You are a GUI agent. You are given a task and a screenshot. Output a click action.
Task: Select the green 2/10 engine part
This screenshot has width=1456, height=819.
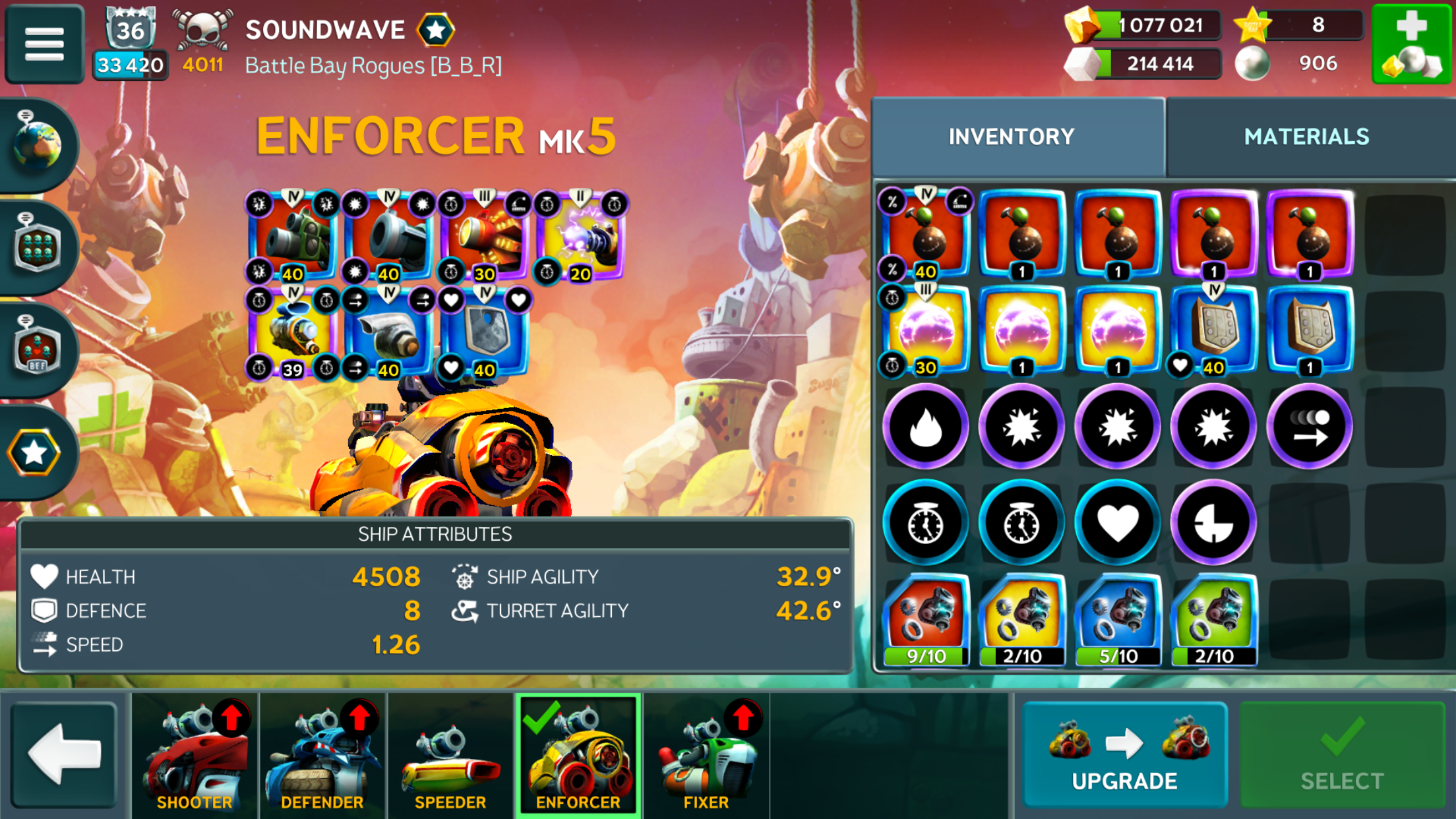pos(1213,620)
